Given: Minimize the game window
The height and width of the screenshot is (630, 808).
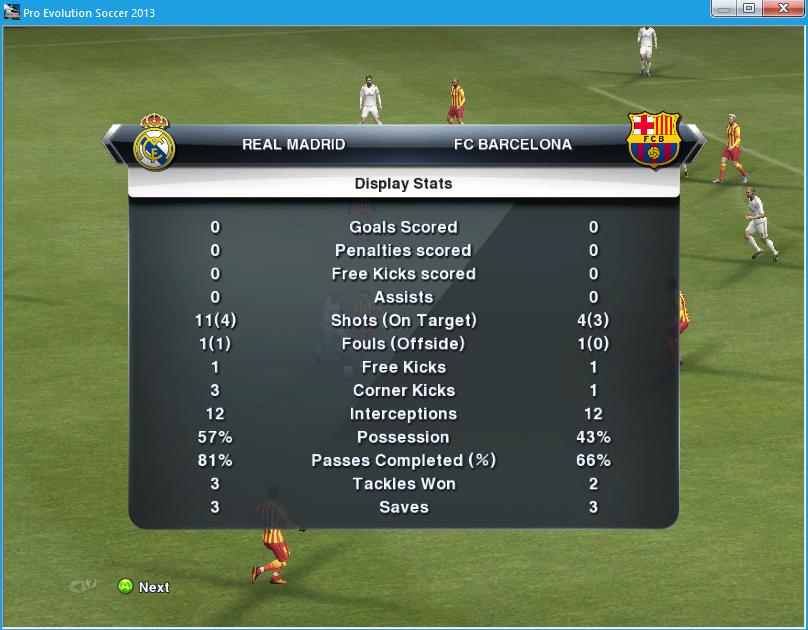Looking at the screenshot, I should coord(724,9).
